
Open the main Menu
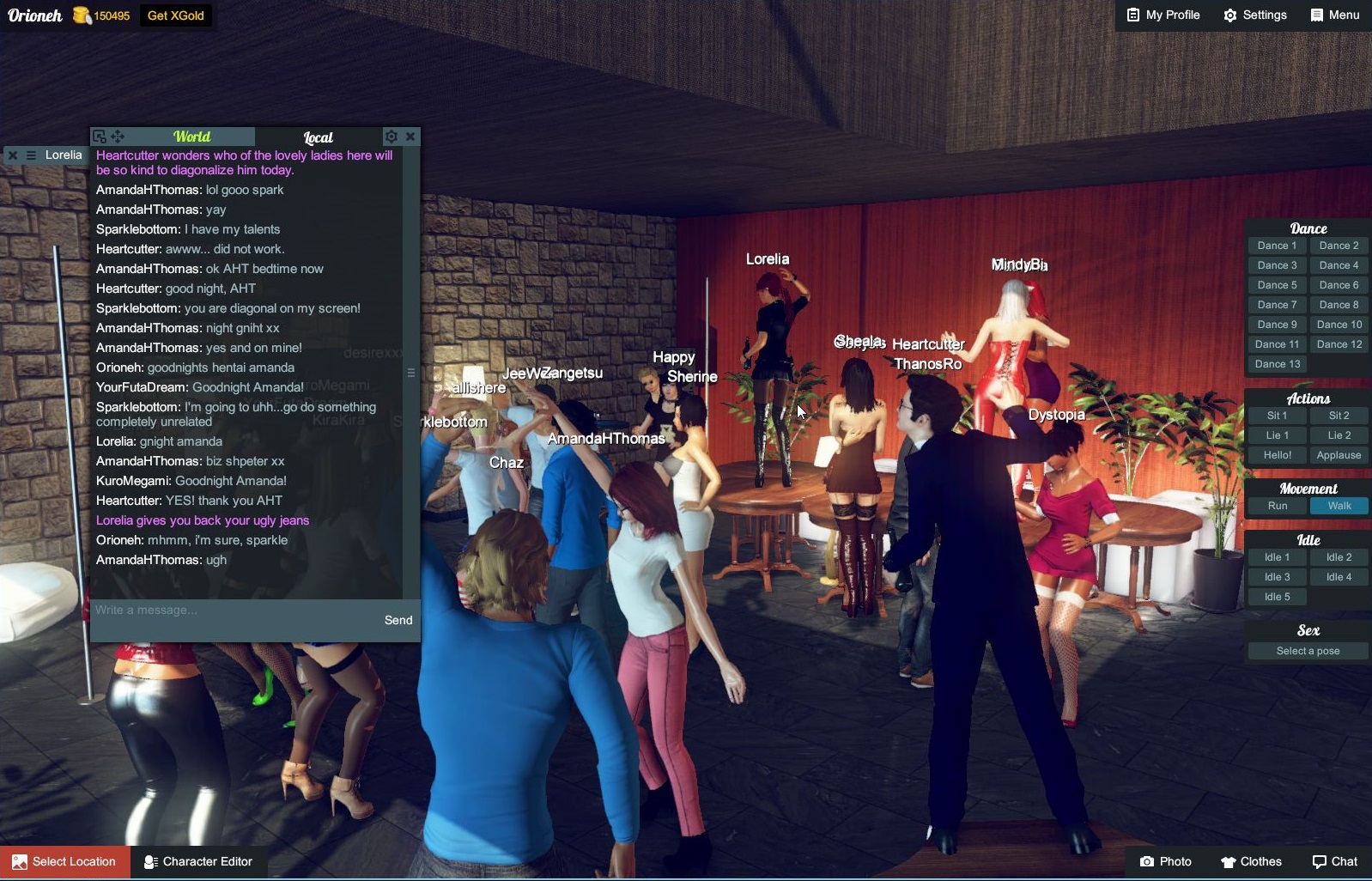[1335, 15]
